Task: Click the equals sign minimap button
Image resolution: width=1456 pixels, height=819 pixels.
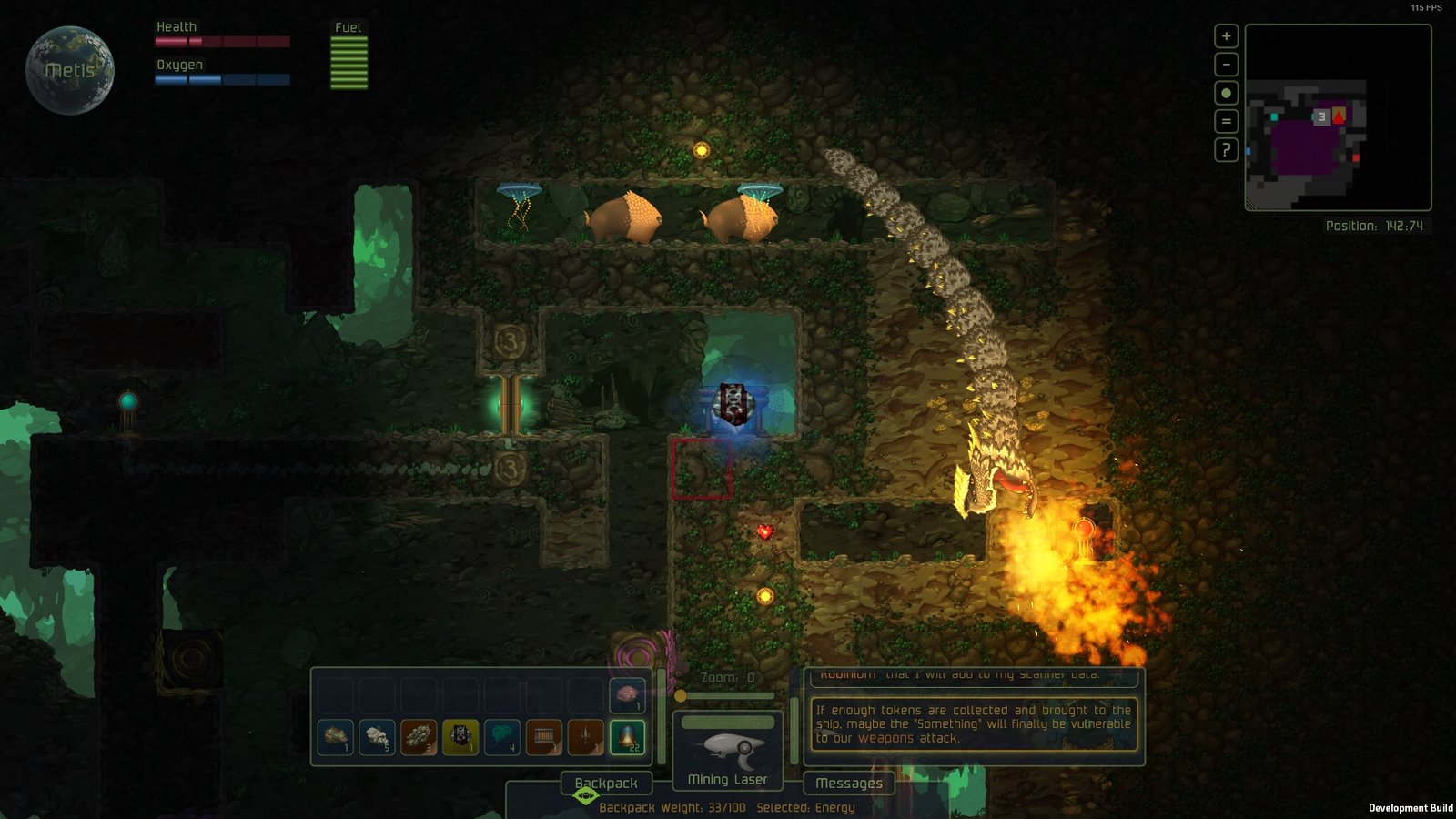Action: pyautogui.click(x=1226, y=121)
